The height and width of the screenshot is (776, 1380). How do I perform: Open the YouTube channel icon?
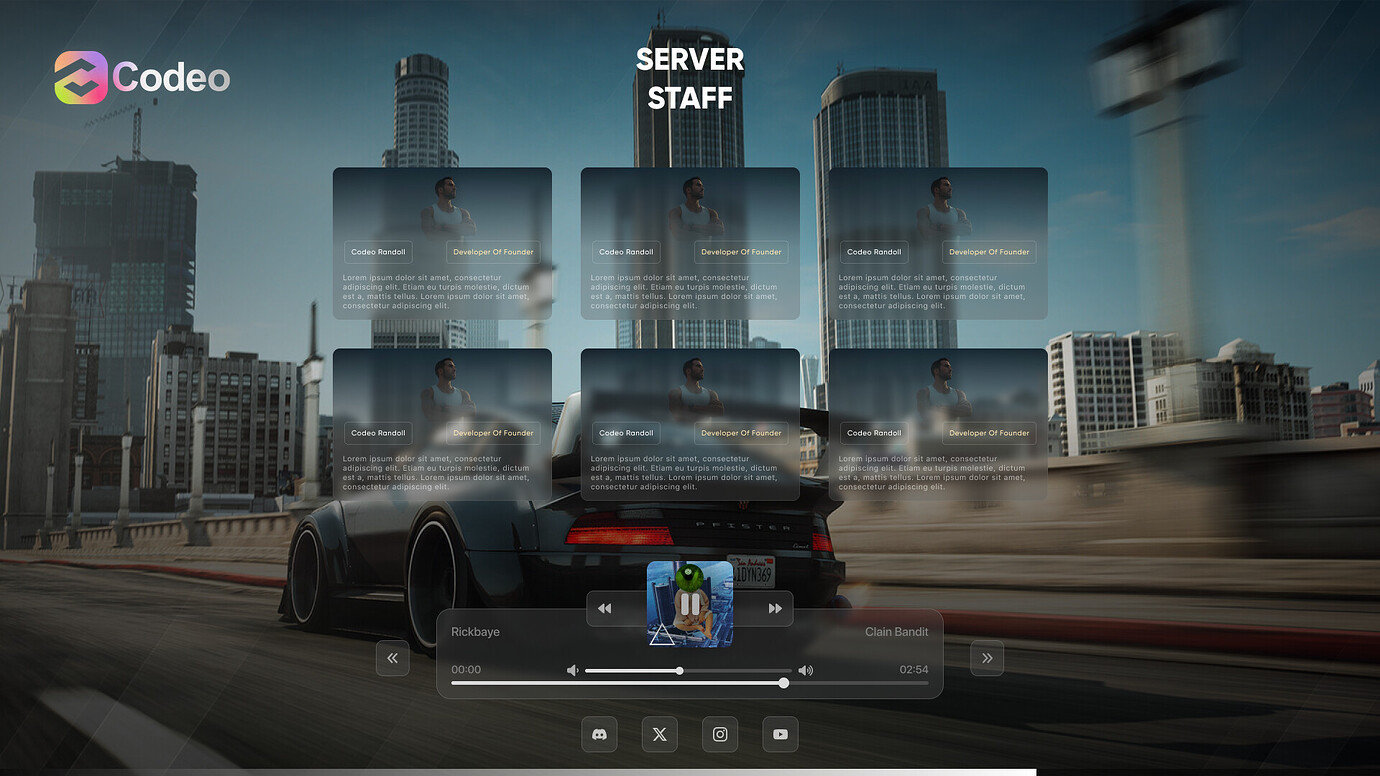tap(780, 734)
